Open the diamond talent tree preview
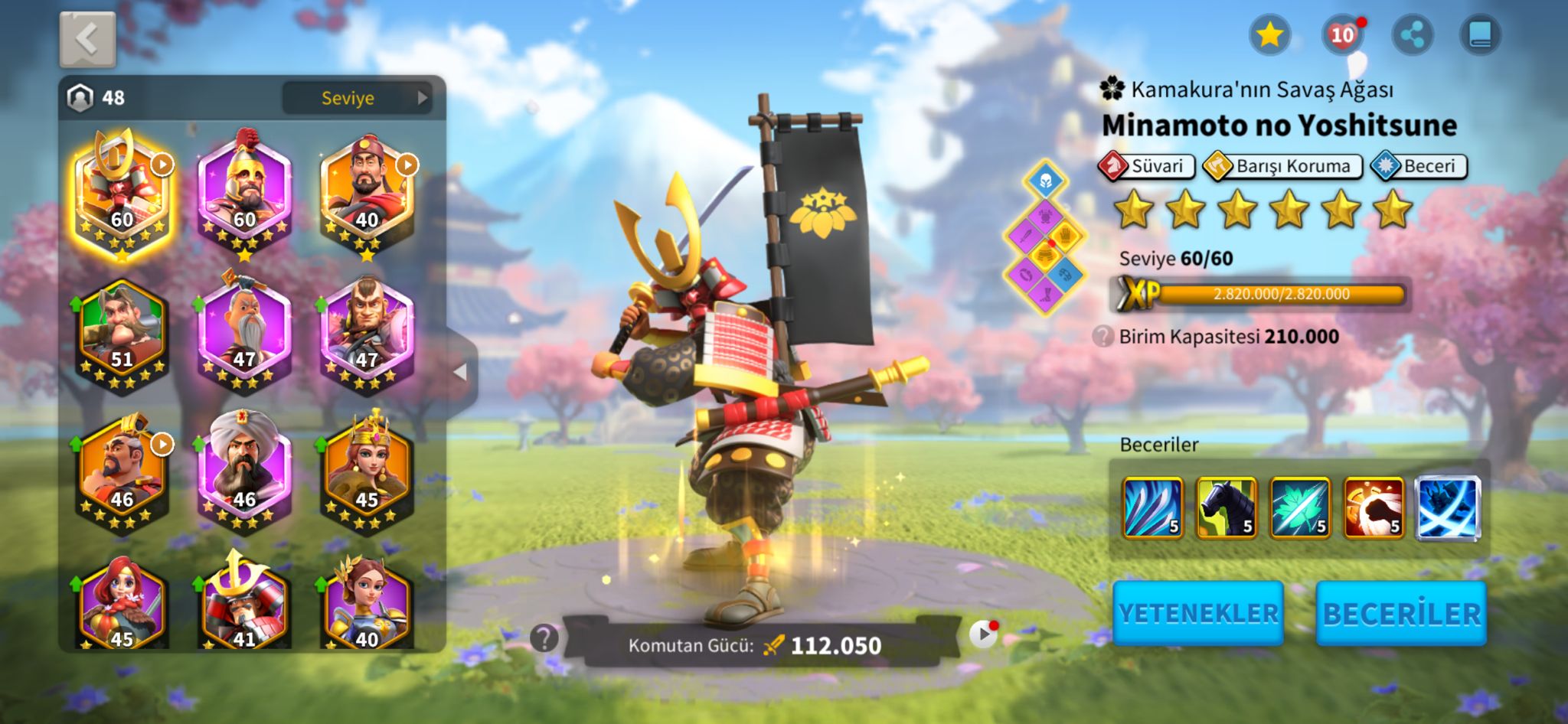Image resolution: width=1568 pixels, height=724 pixels. point(1045,238)
